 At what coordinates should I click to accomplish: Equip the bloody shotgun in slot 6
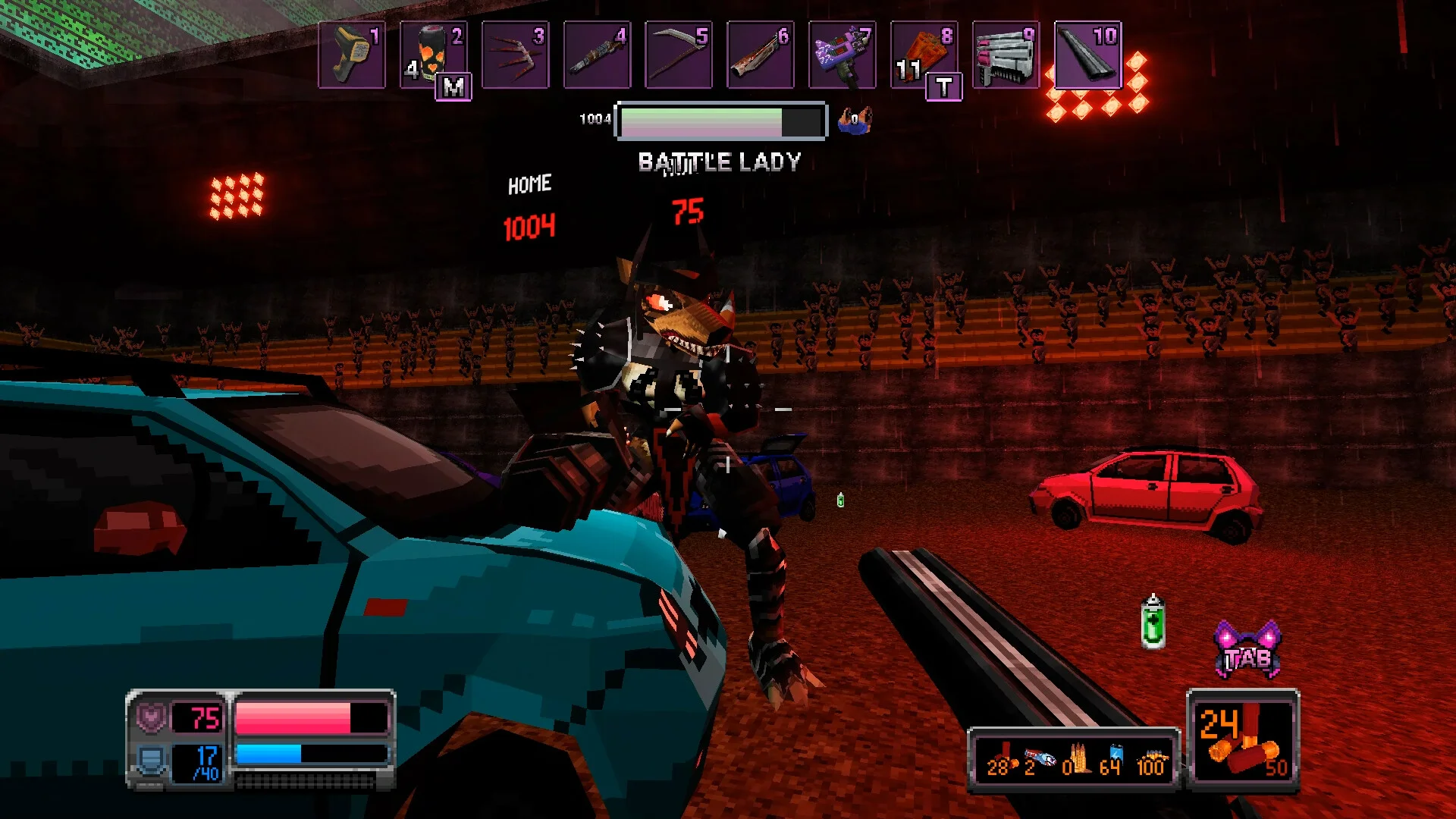[760, 55]
